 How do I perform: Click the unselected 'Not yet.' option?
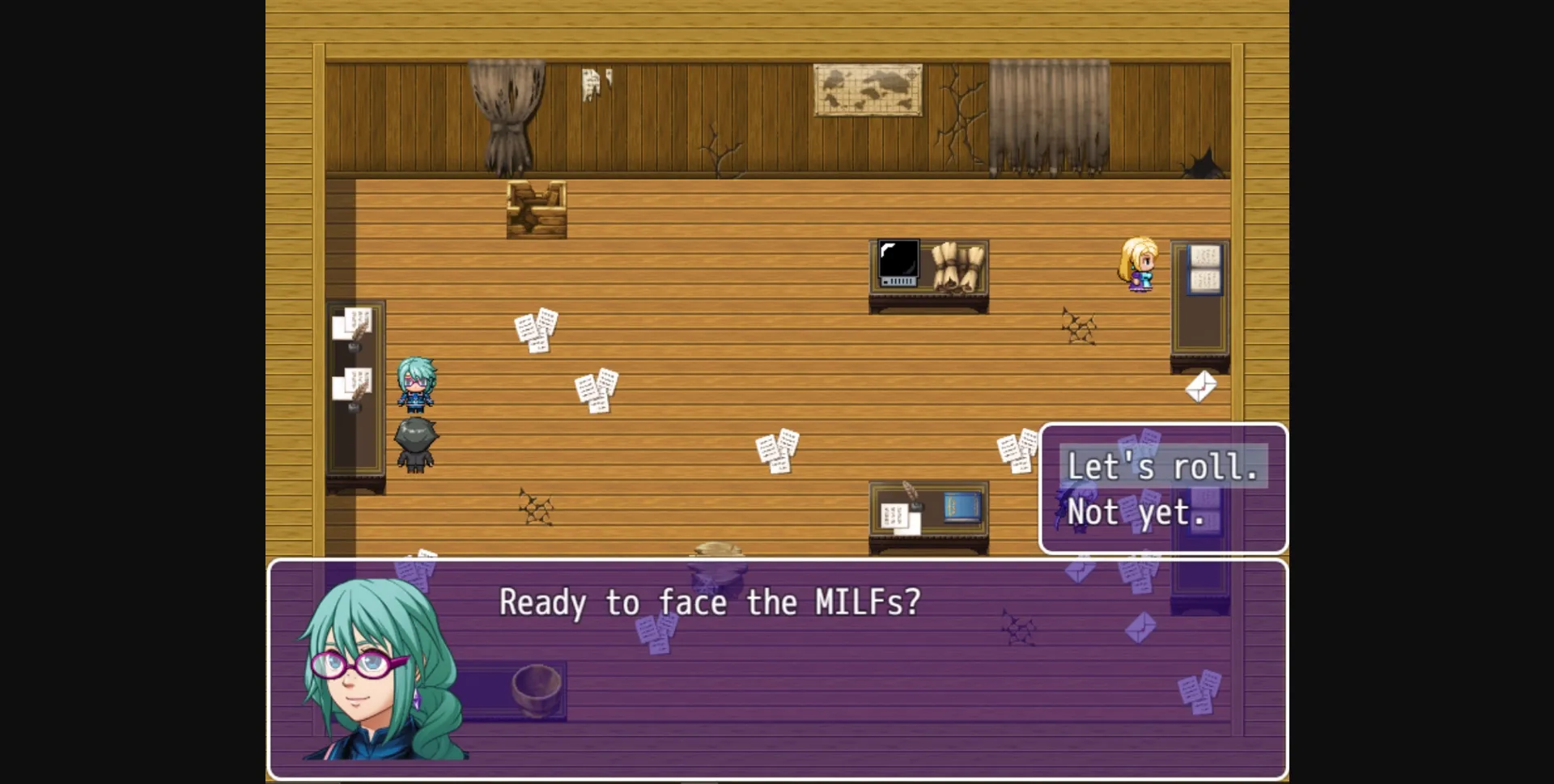pos(1138,512)
